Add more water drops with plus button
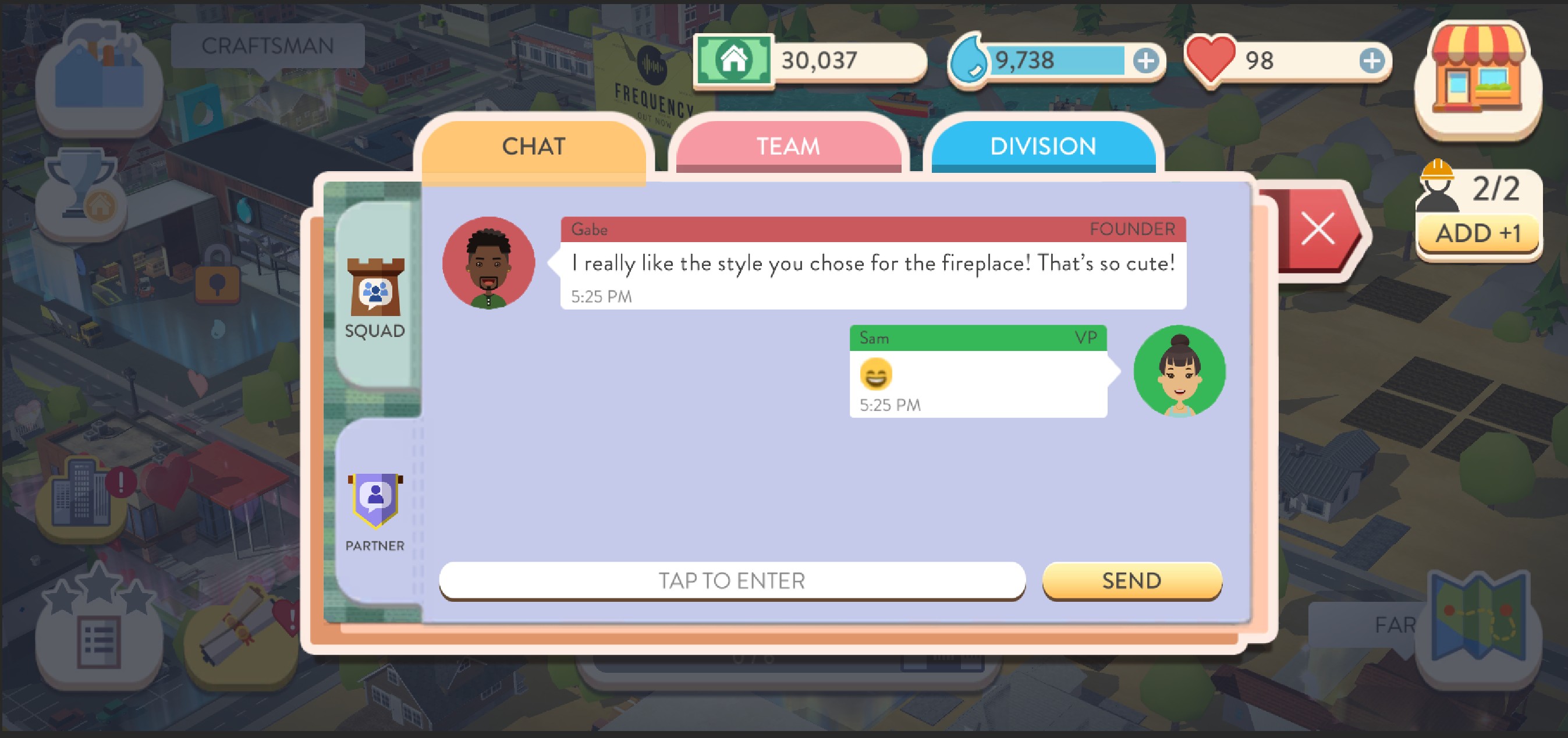This screenshot has width=1568, height=738. point(1145,61)
